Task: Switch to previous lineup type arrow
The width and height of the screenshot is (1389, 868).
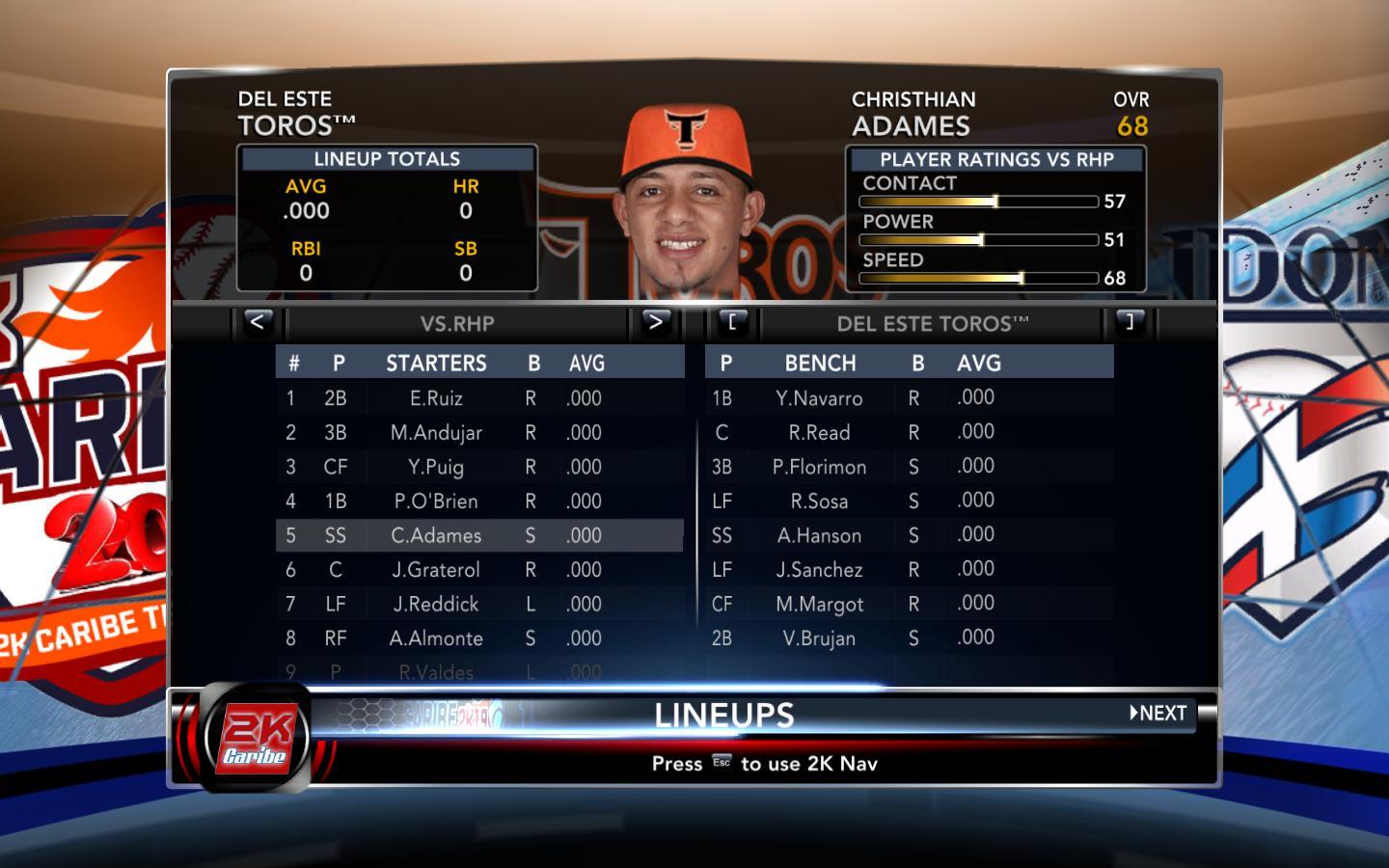Action: pyautogui.click(x=257, y=322)
